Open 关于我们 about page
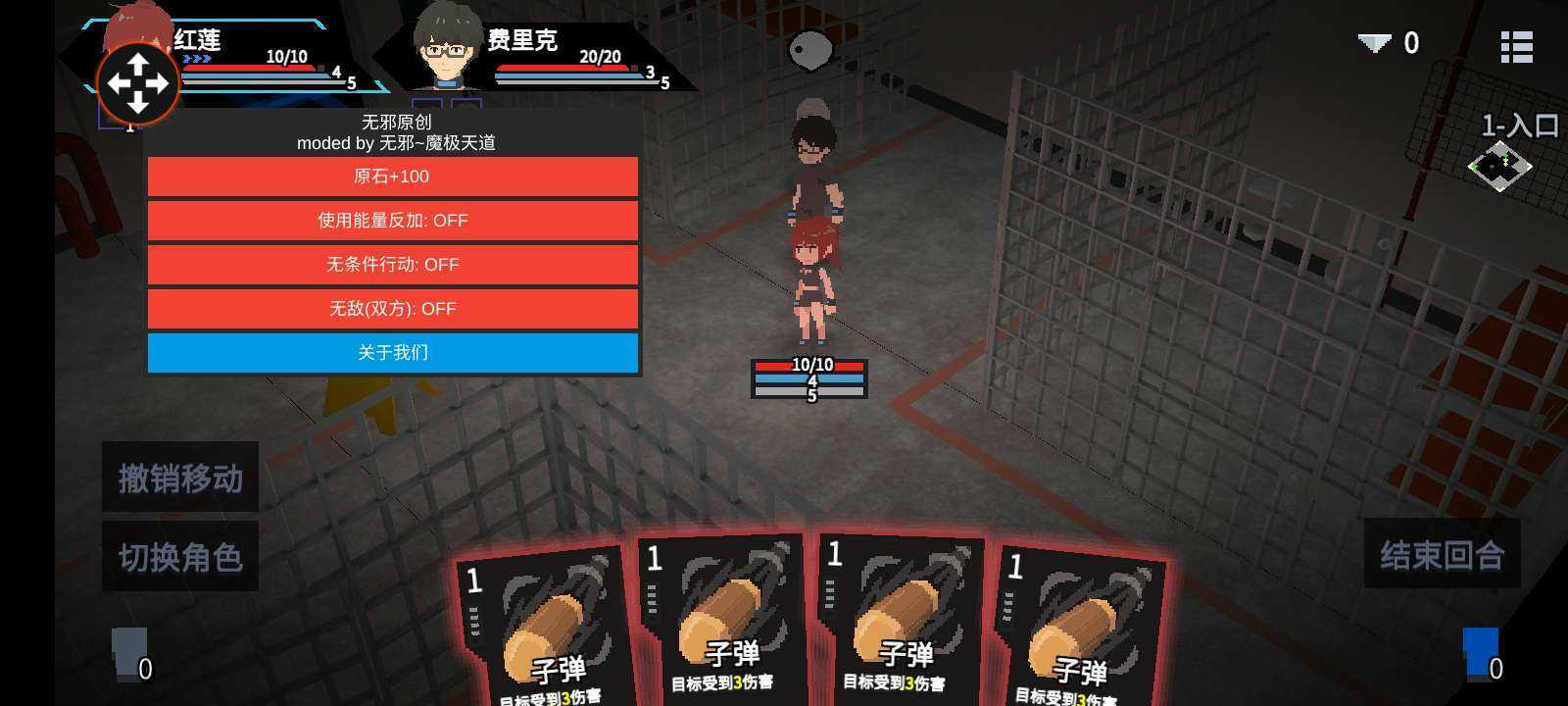The width and height of the screenshot is (1568, 706). coord(392,353)
